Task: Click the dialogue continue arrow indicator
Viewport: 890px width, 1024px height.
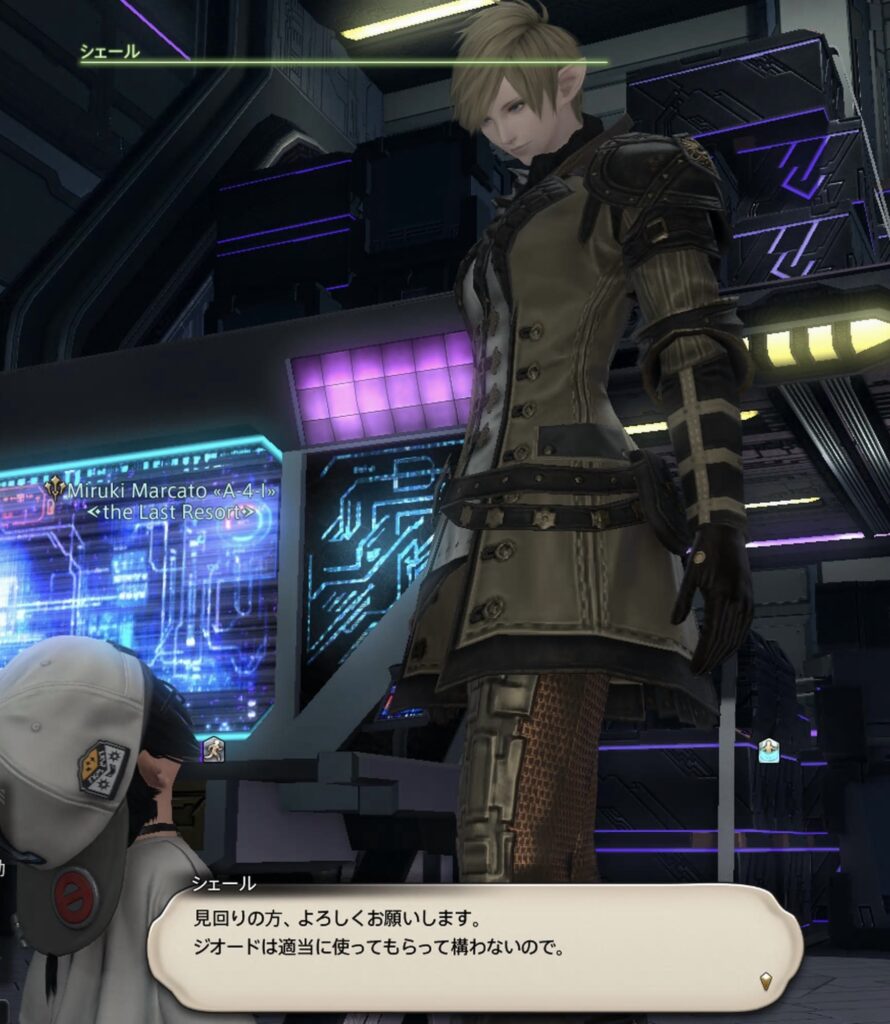Action: tap(766, 981)
